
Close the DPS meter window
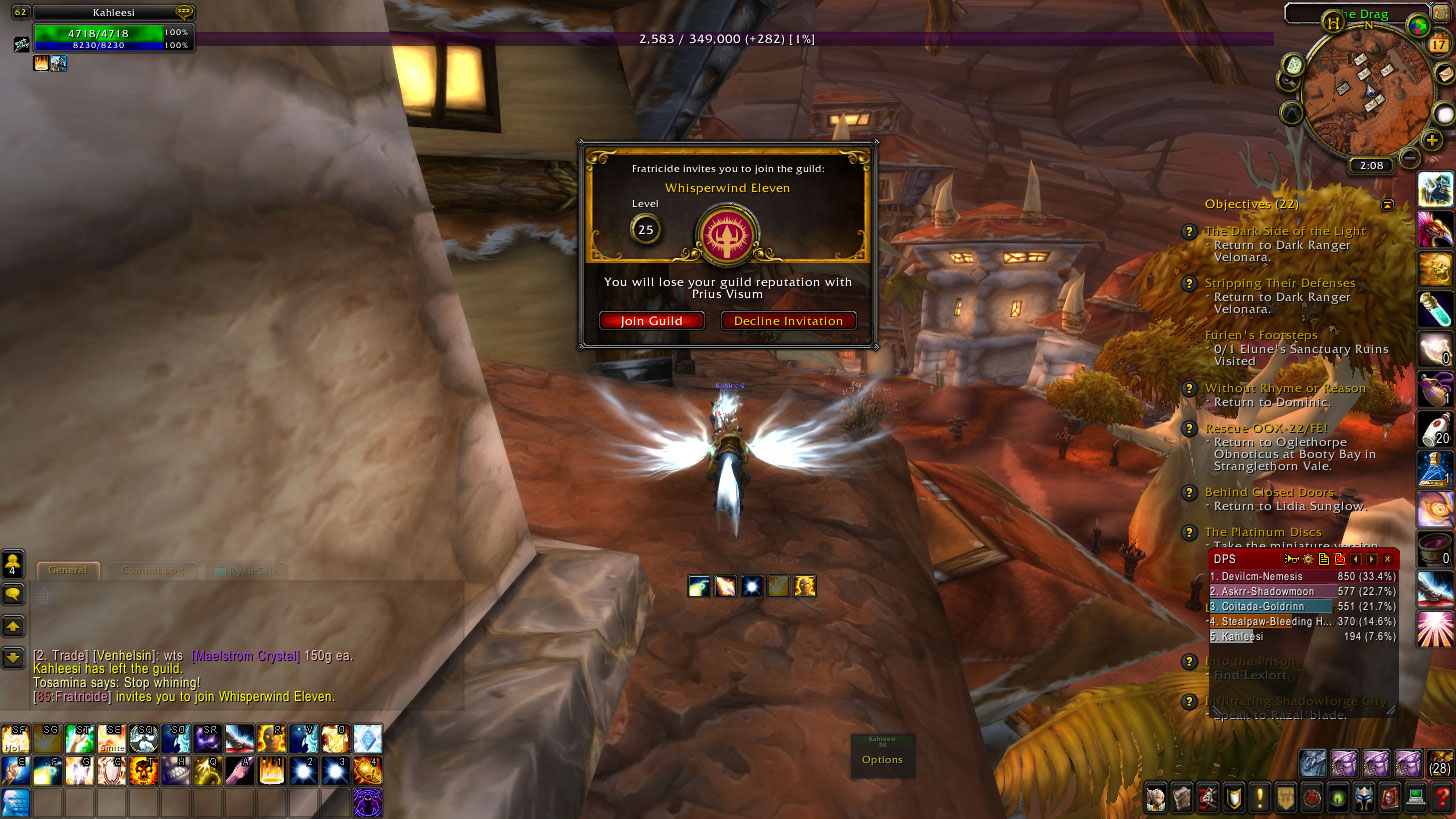[1387, 559]
